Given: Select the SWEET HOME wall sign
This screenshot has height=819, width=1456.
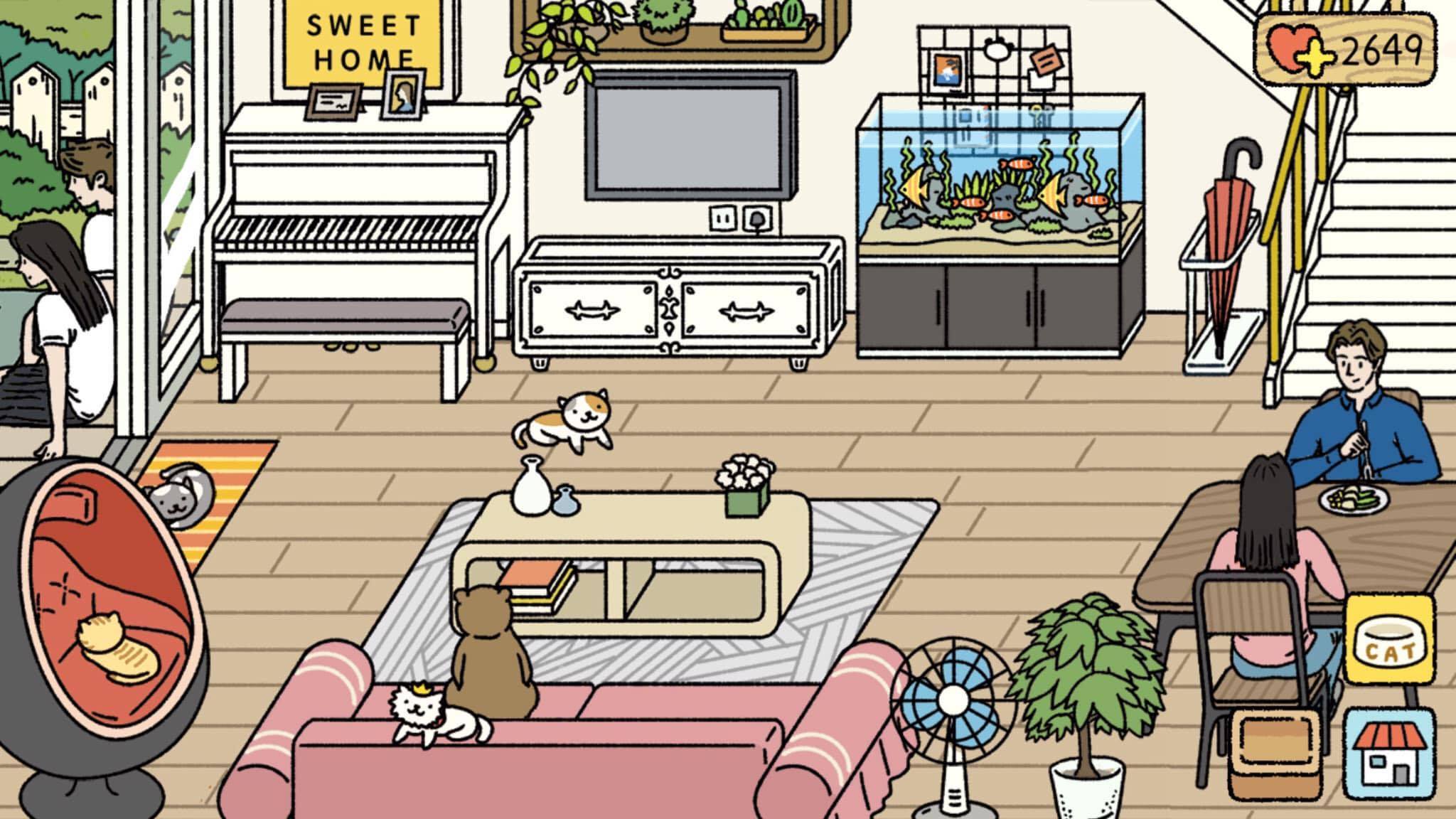Looking at the screenshot, I should coord(363,39).
